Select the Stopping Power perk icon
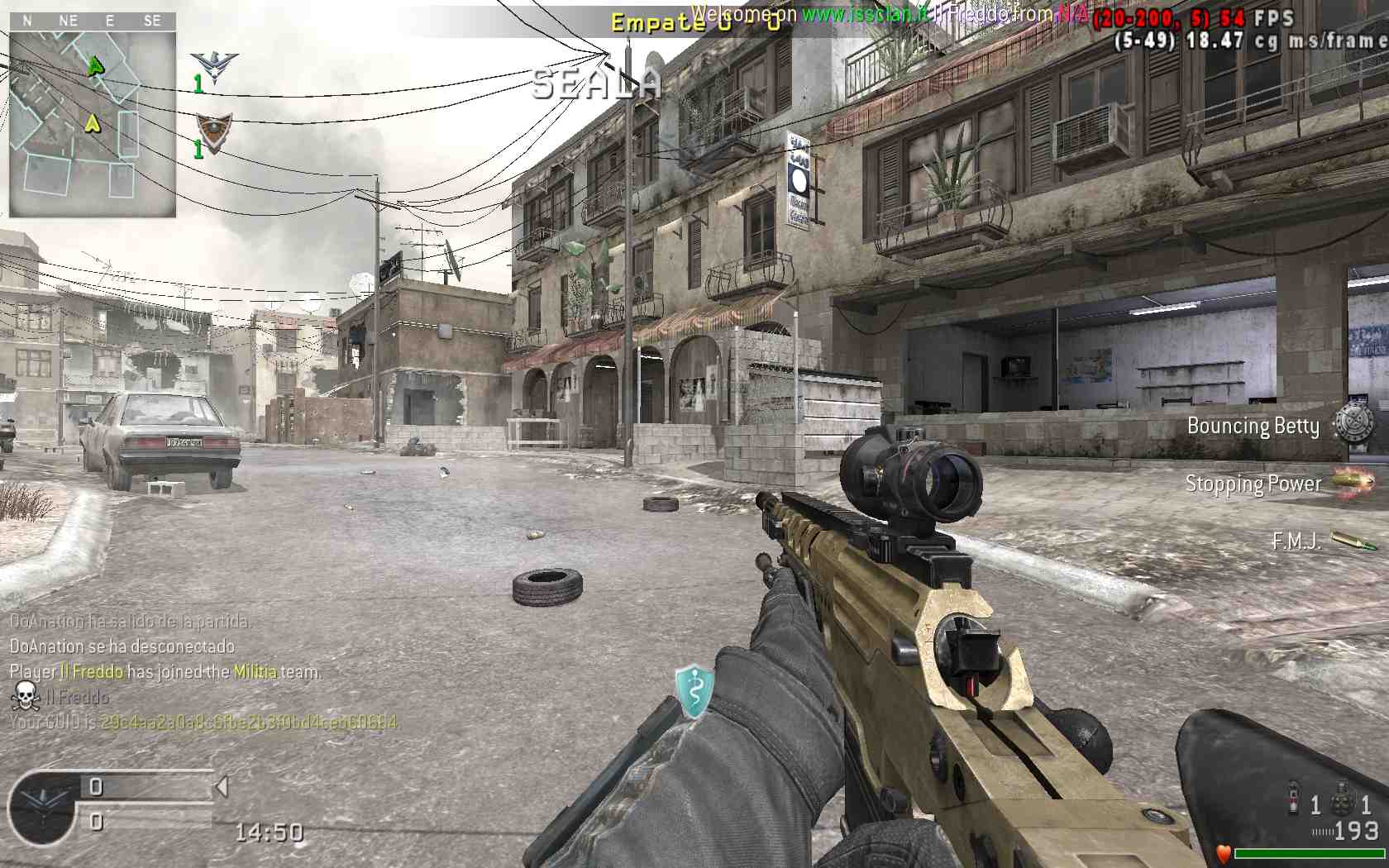The height and width of the screenshot is (868, 1389). [x=1353, y=482]
